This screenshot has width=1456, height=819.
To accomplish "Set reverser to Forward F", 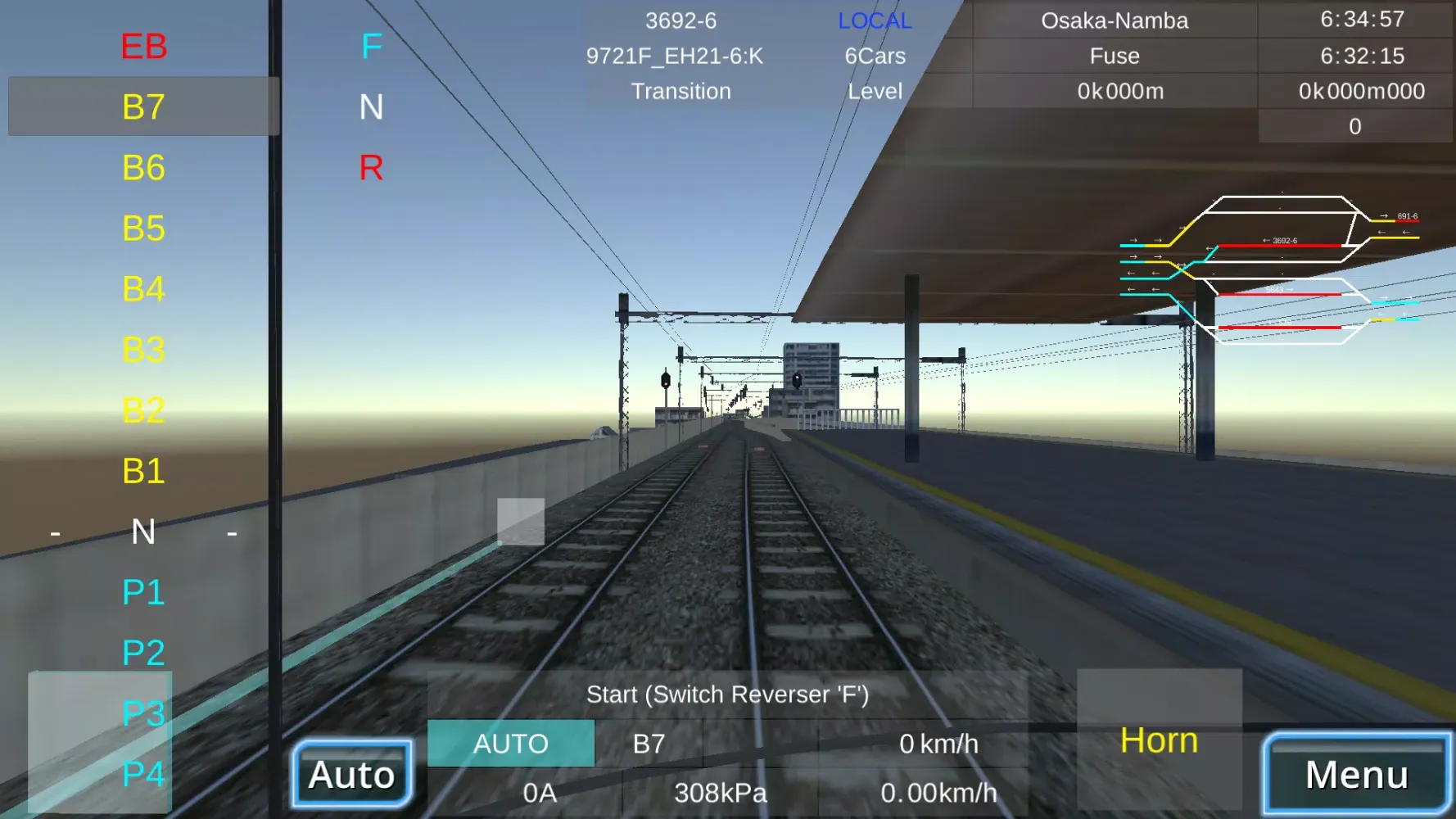I will (x=373, y=47).
